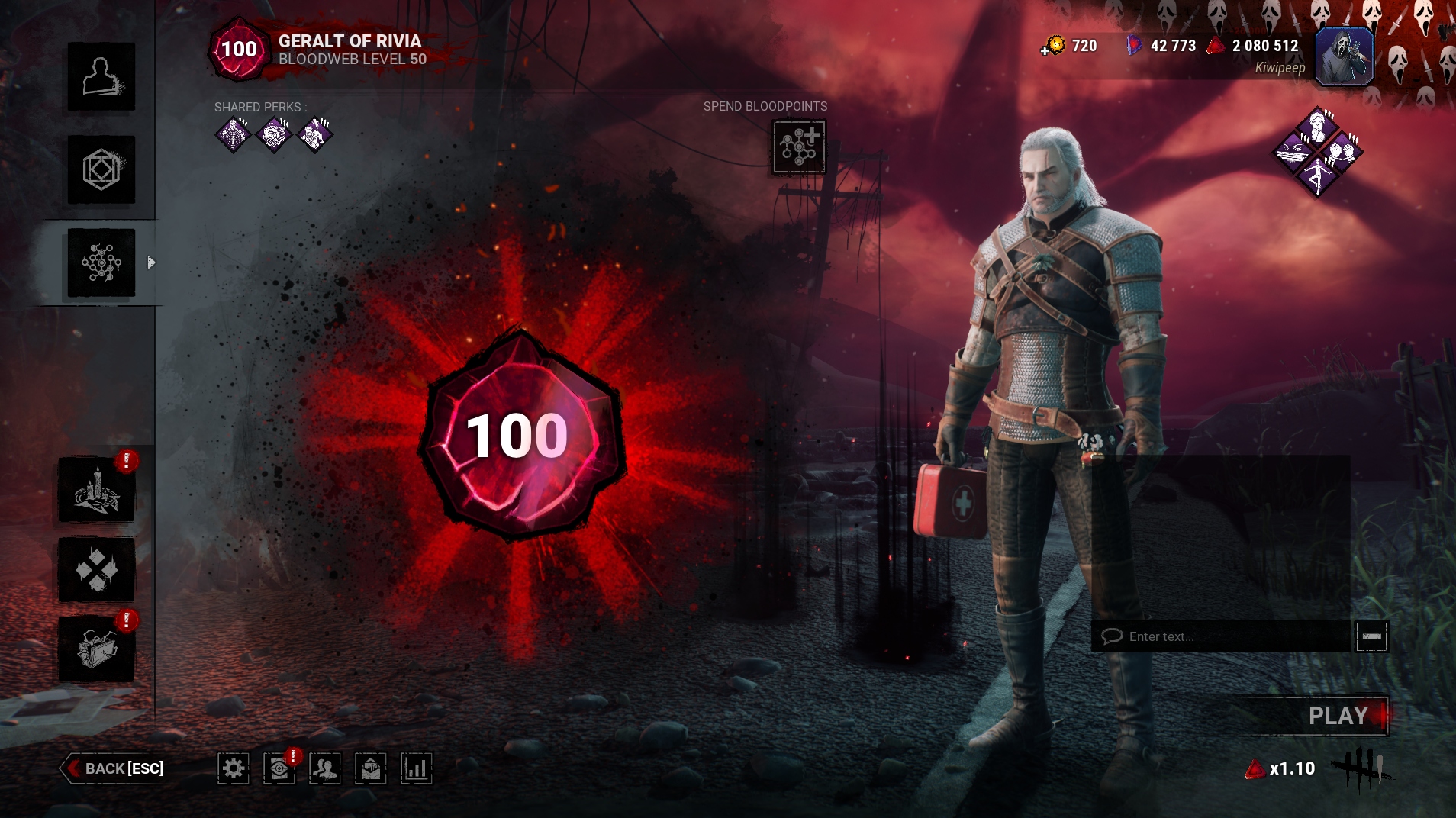This screenshot has height=818, width=1456.
Task: Buy Auric Cells via the plus coin icon
Action: click(x=1053, y=47)
